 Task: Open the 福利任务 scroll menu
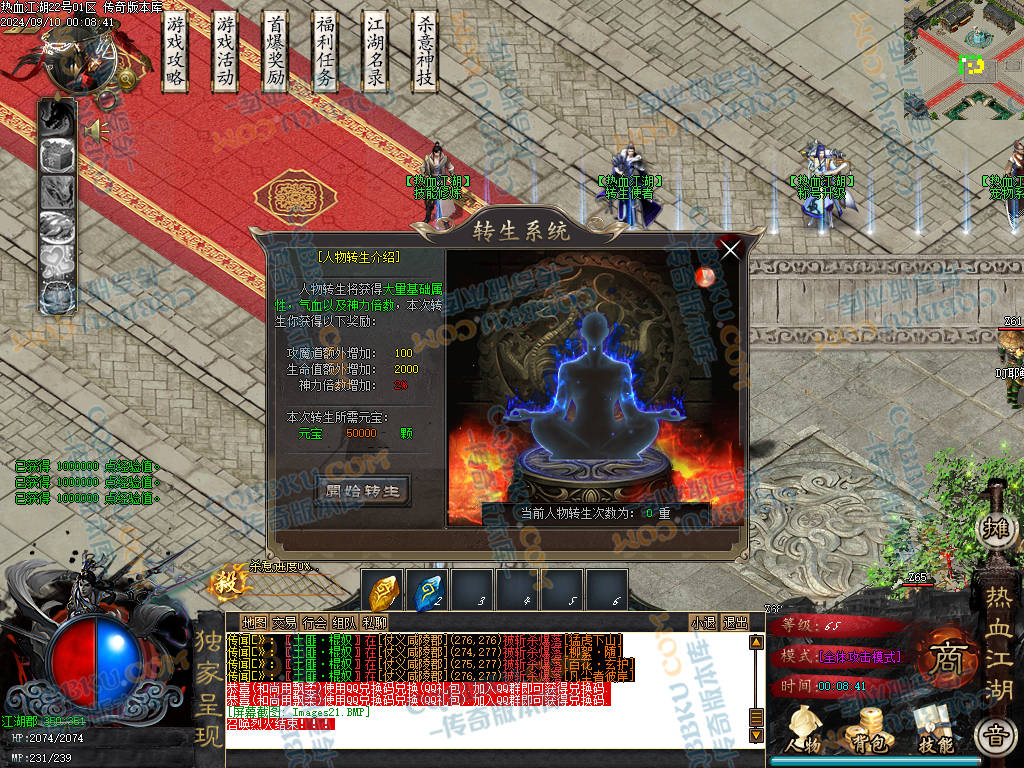pos(325,52)
